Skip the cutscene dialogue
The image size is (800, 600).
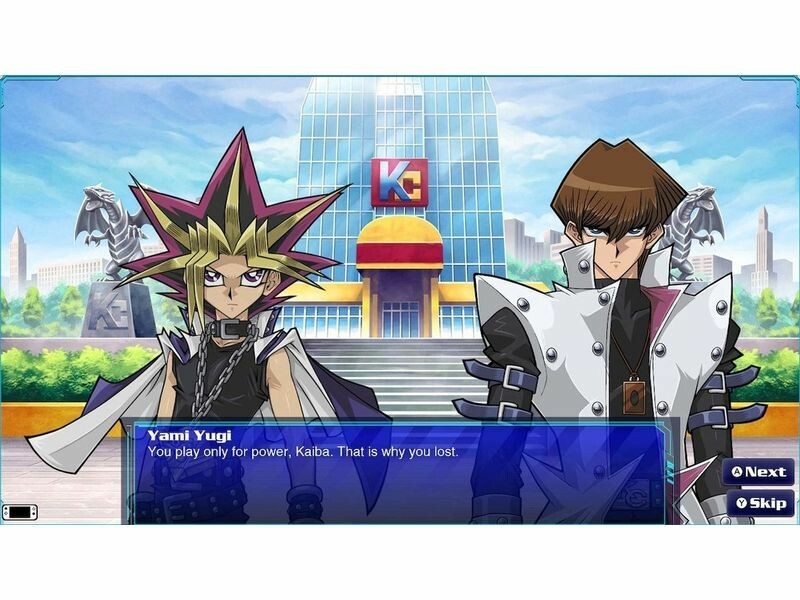coord(760,502)
